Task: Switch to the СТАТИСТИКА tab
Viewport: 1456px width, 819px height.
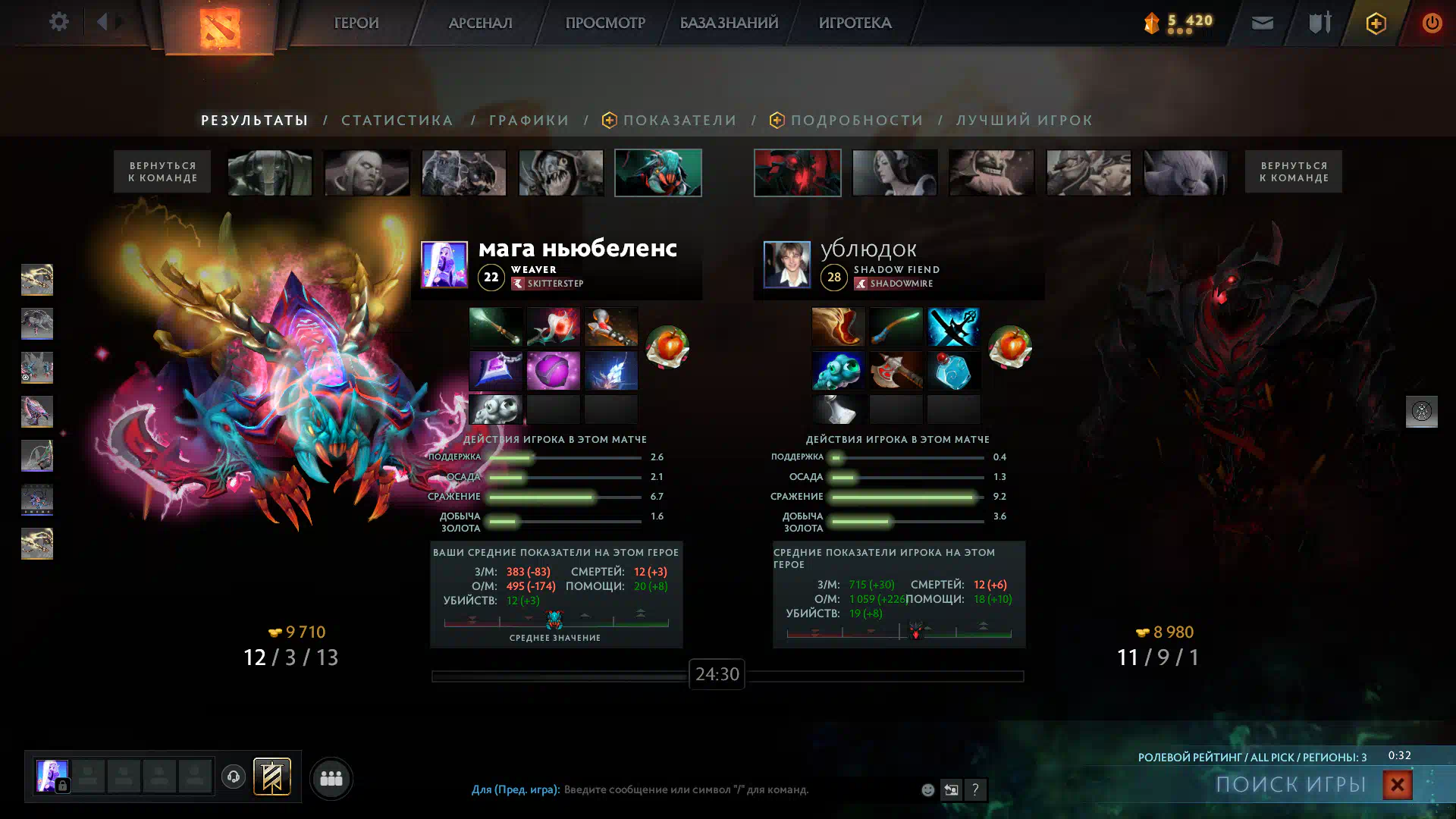Action: click(397, 120)
